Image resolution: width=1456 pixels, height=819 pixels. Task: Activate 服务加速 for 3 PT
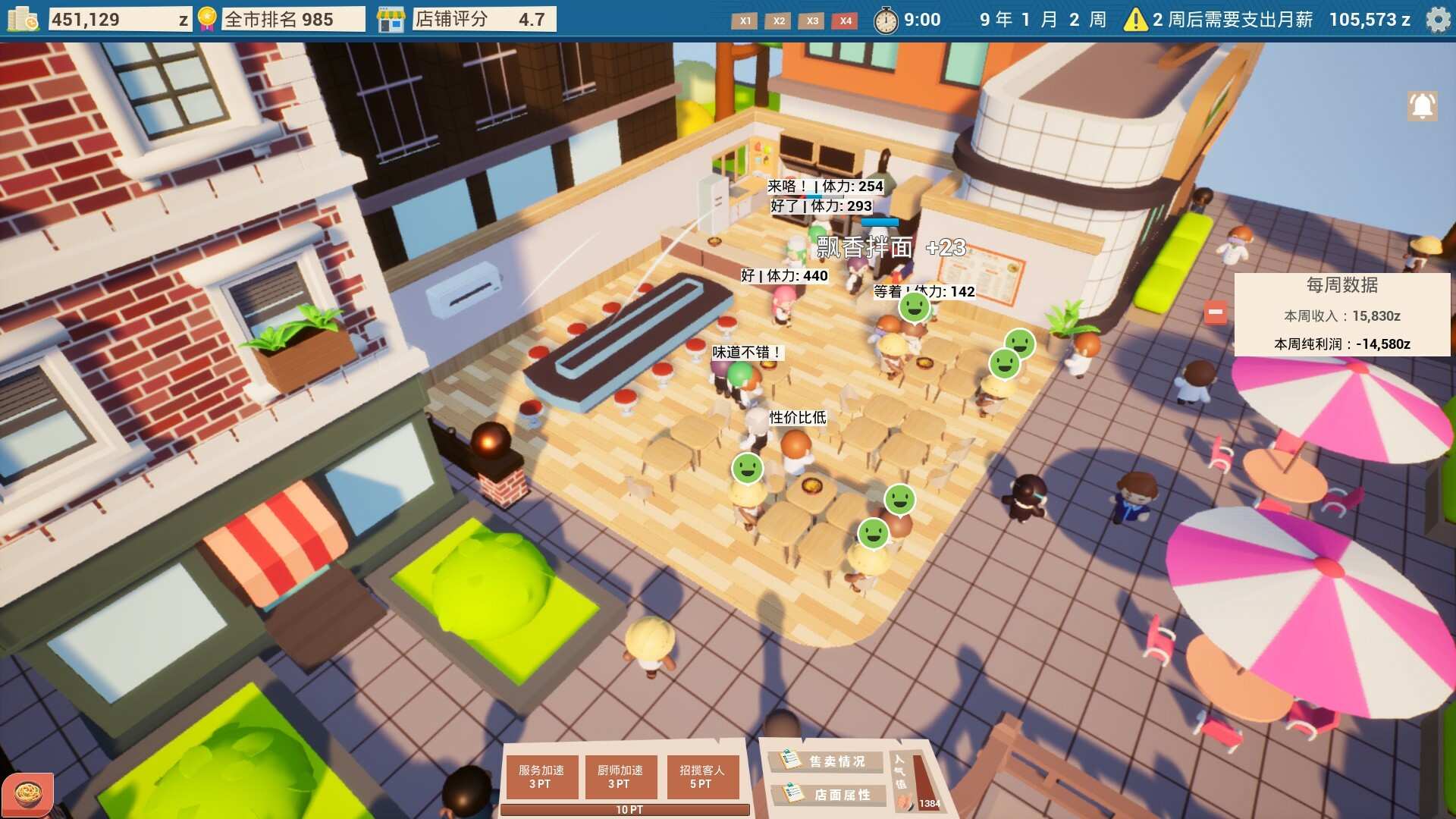pos(541,777)
